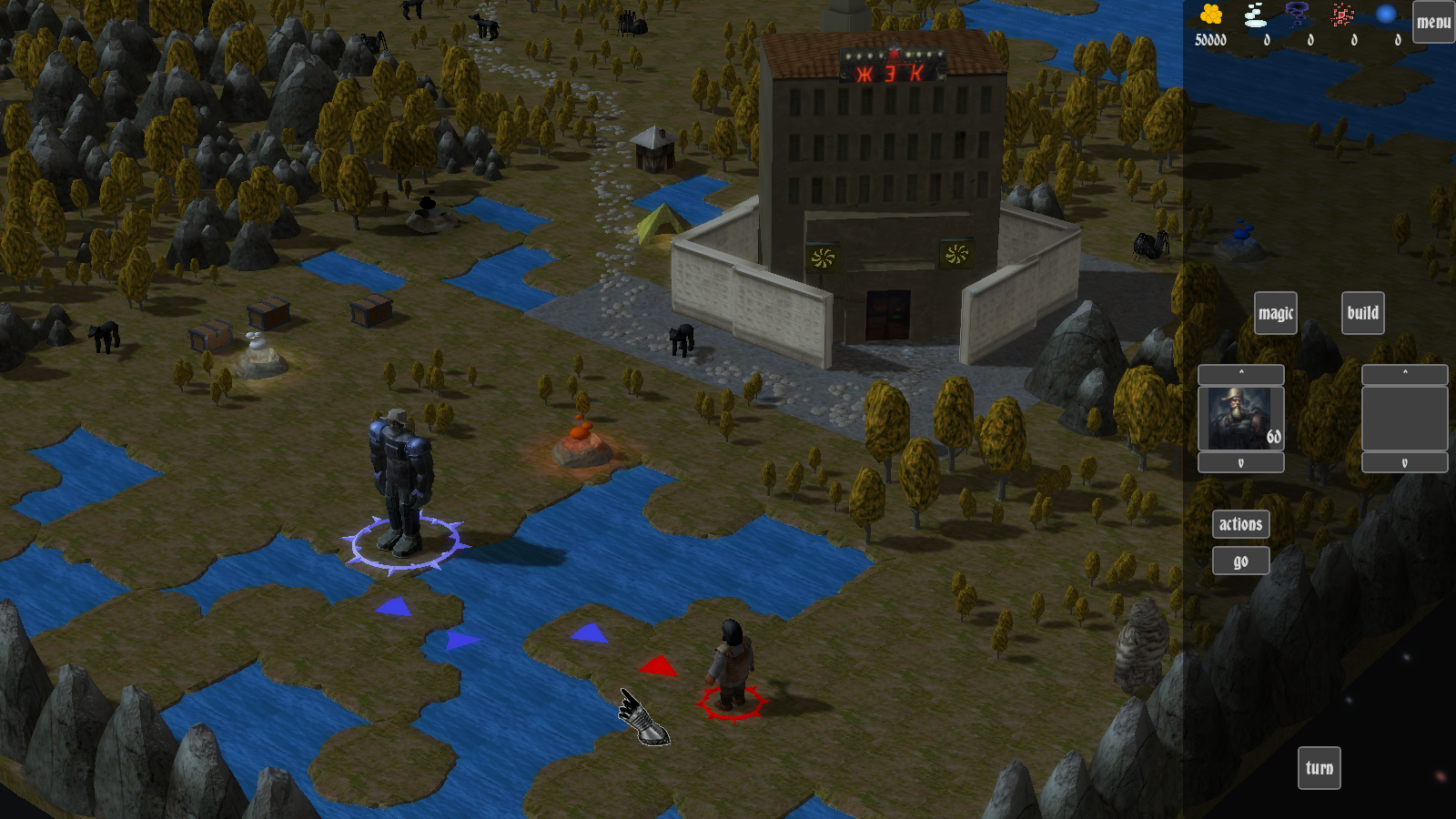Click the up arrow above the empty slot

click(x=1404, y=374)
